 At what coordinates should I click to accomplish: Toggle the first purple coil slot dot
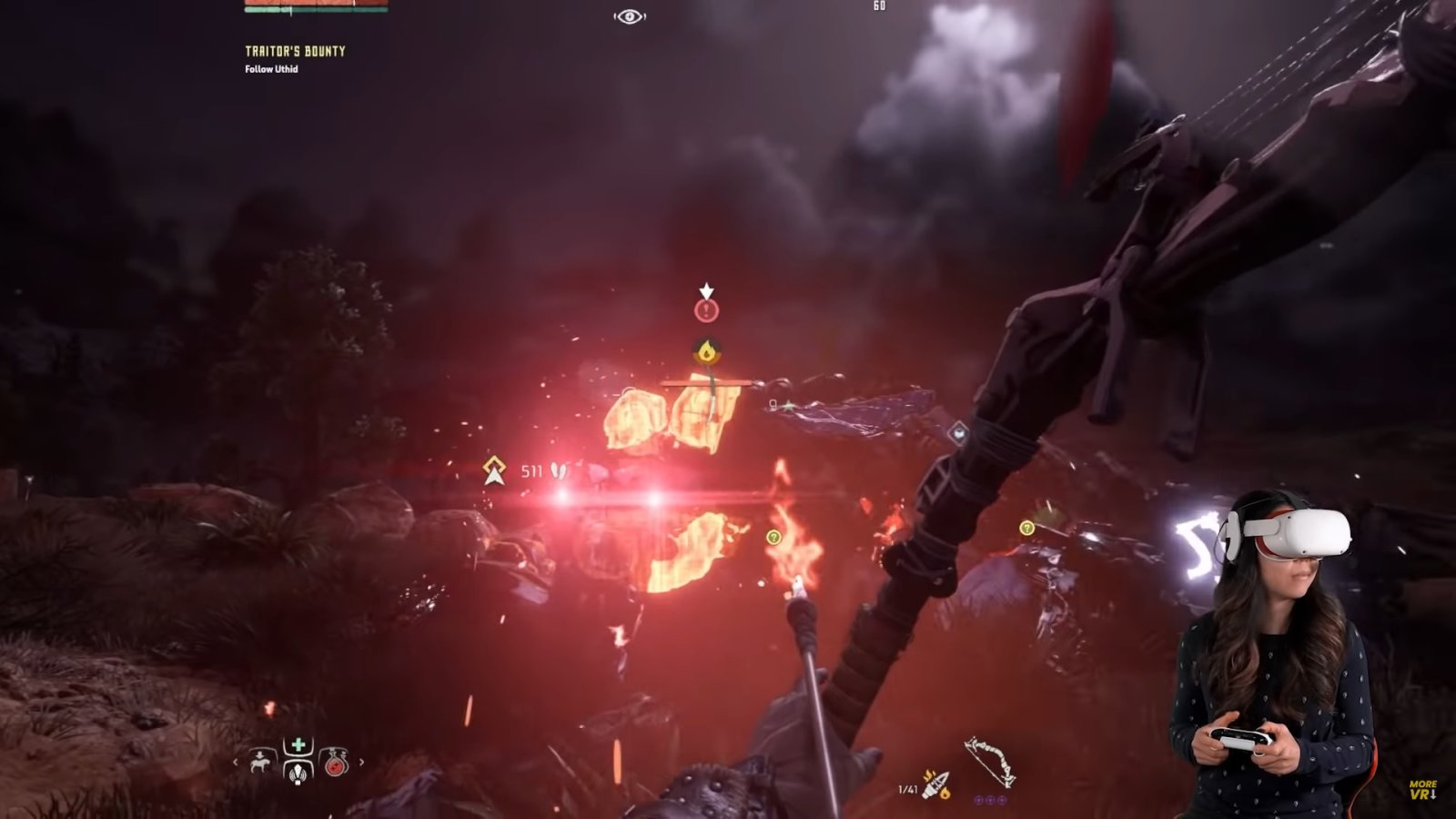(977, 800)
